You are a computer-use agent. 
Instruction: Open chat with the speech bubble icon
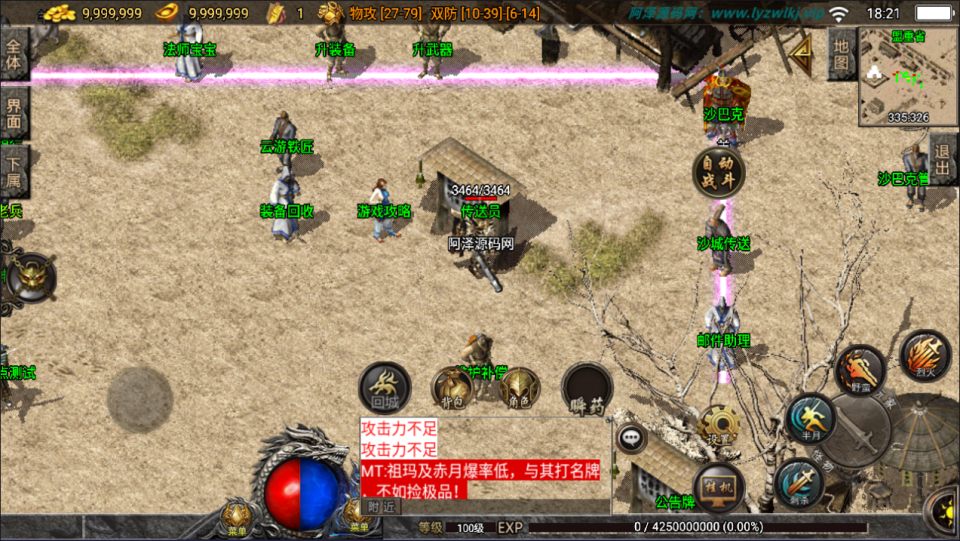pos(631,437)
